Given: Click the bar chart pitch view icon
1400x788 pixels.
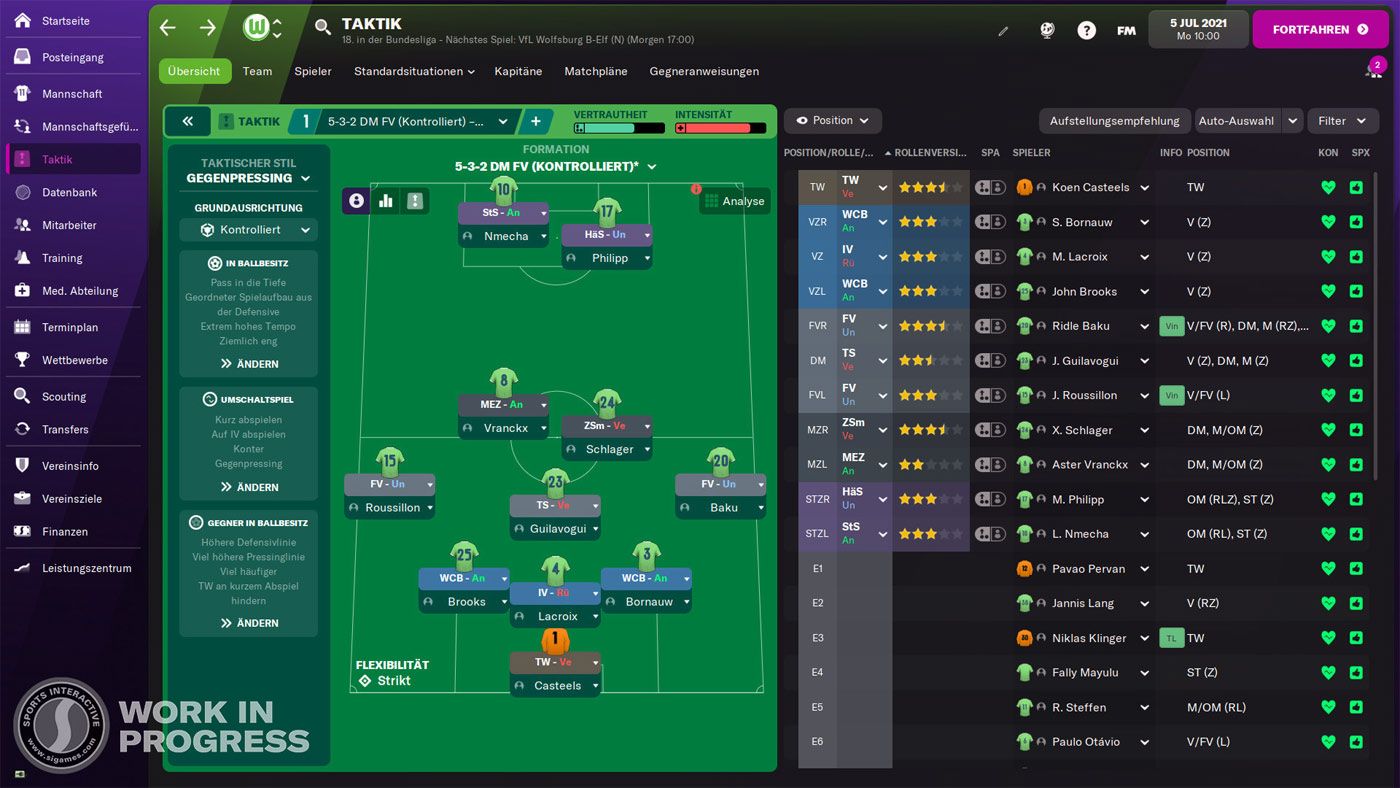Looking at the screenshot, I should 386,201.
